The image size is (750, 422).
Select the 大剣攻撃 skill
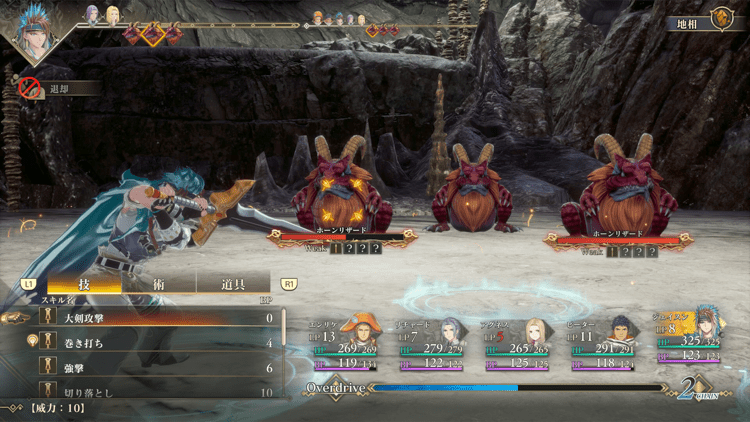click(150, 318)
